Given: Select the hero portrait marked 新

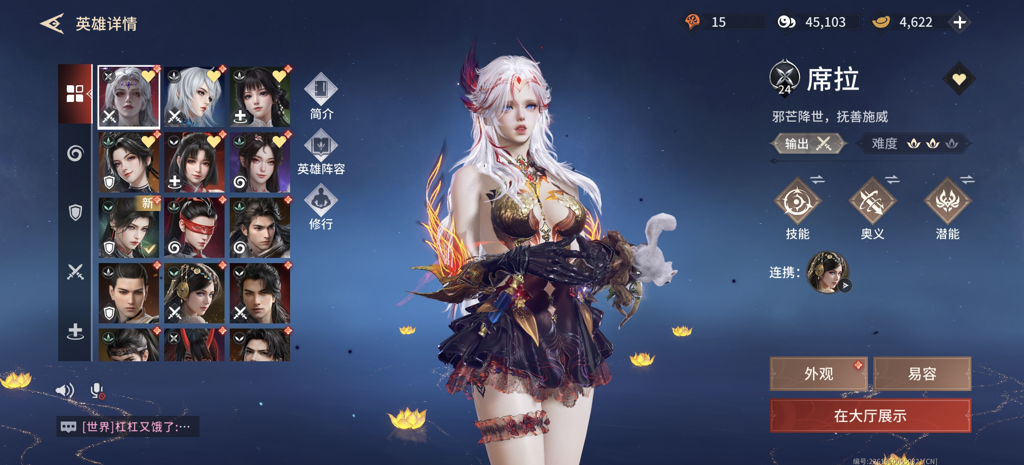Looking at the screenshot, I should 129,228.
